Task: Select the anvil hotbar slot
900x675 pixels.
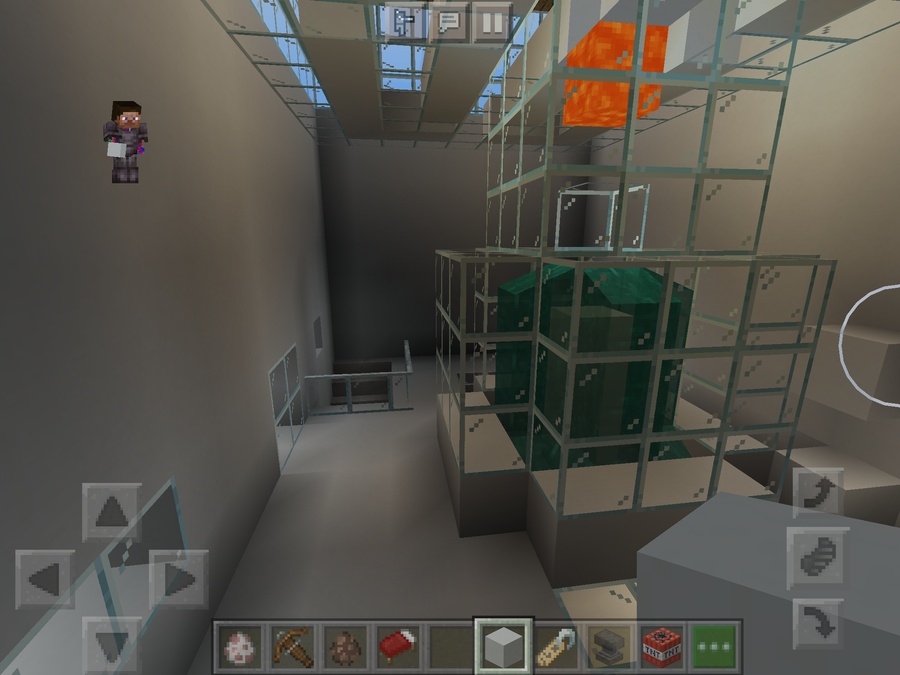Action: click(609, 647)
